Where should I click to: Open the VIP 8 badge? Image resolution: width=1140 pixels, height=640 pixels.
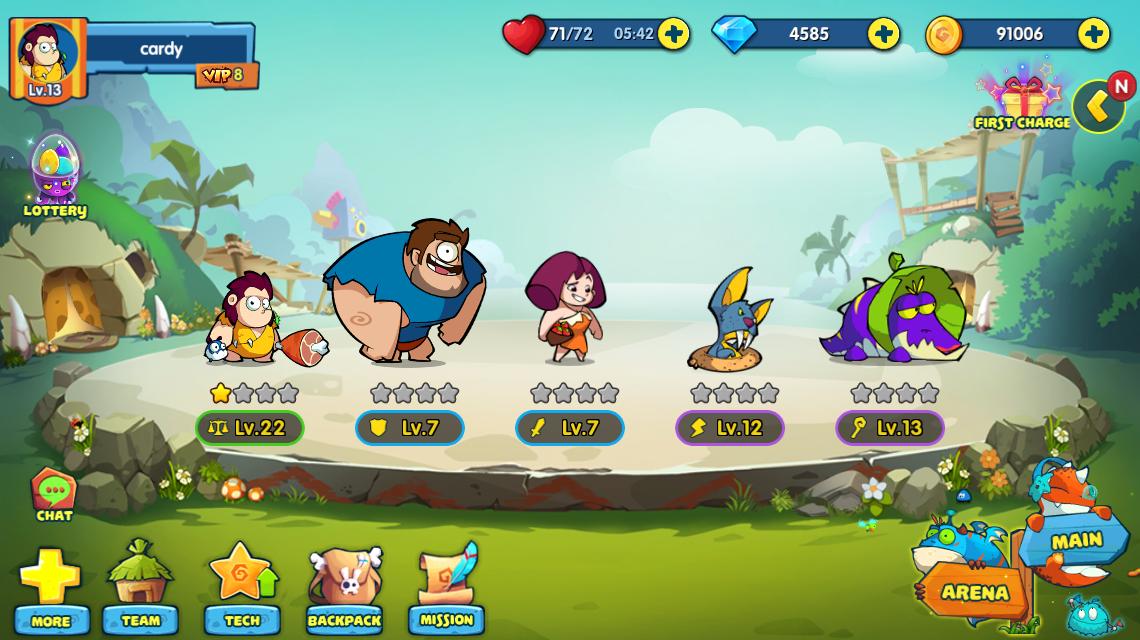[x=226, y=75]
